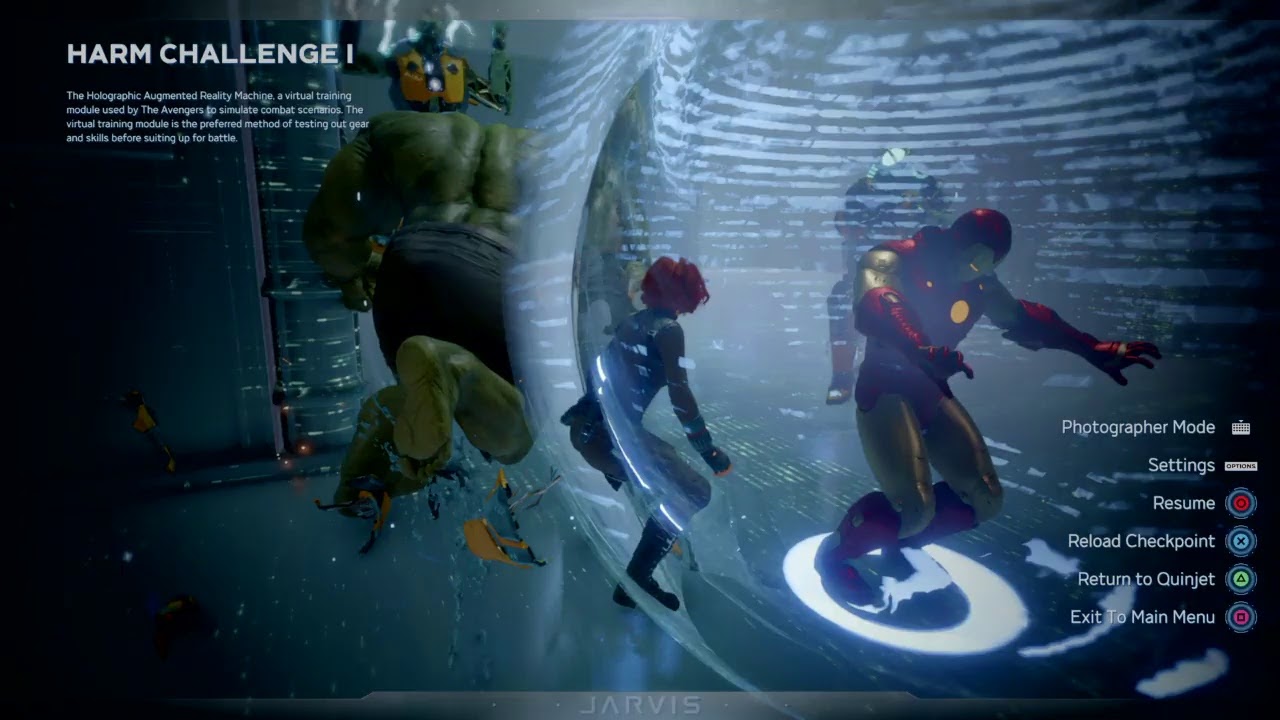Click the pink square icon beside Exit To Main Menu

[1240, 617]
